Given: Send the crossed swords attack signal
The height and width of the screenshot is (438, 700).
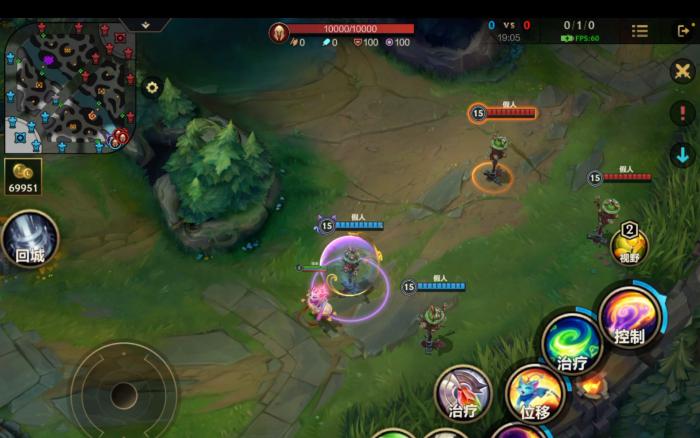Looking at the screenshot, I should [683, 72].
